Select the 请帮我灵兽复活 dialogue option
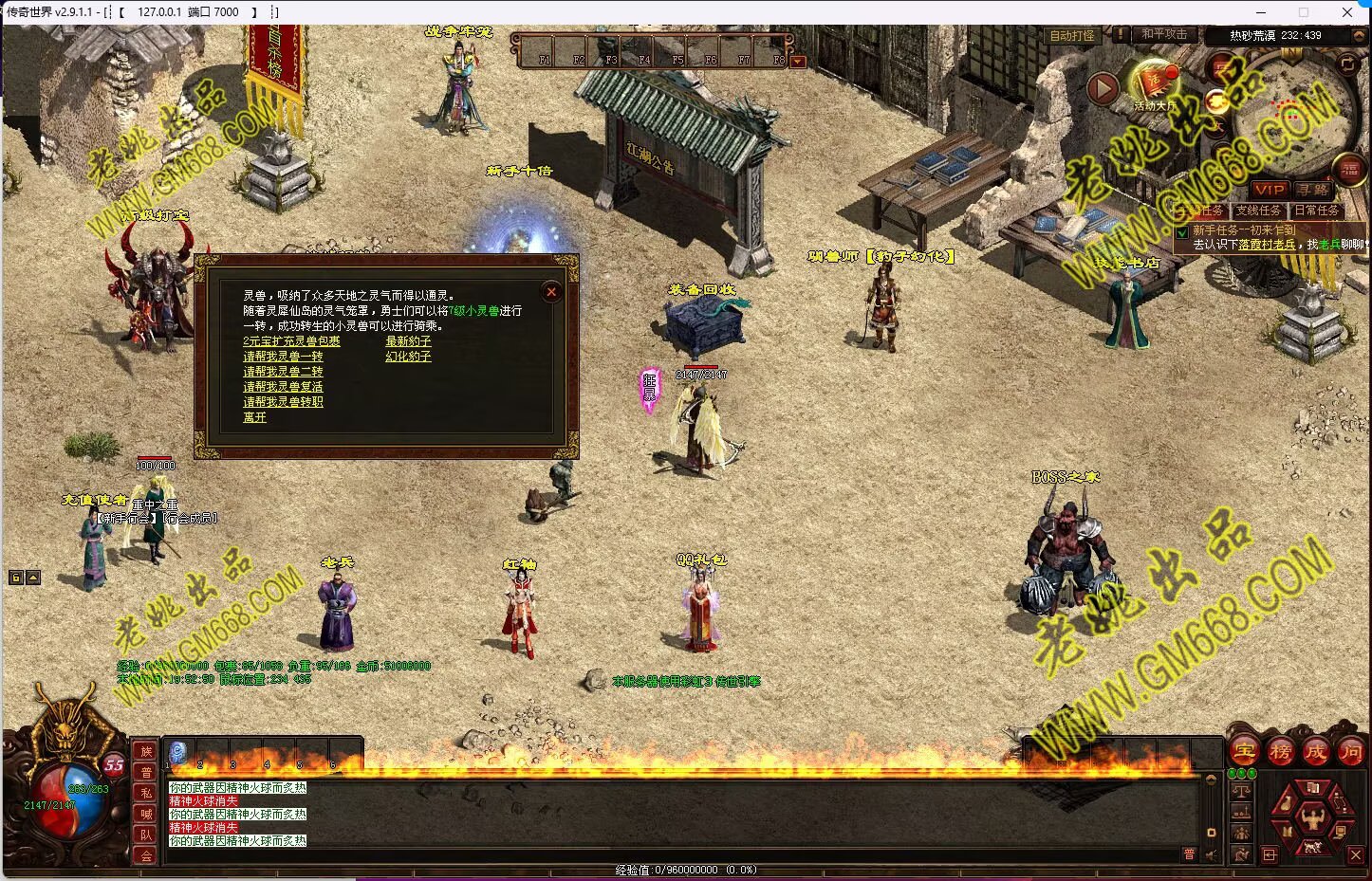Viewport: 1372px width, 881px height. (283, 387)
